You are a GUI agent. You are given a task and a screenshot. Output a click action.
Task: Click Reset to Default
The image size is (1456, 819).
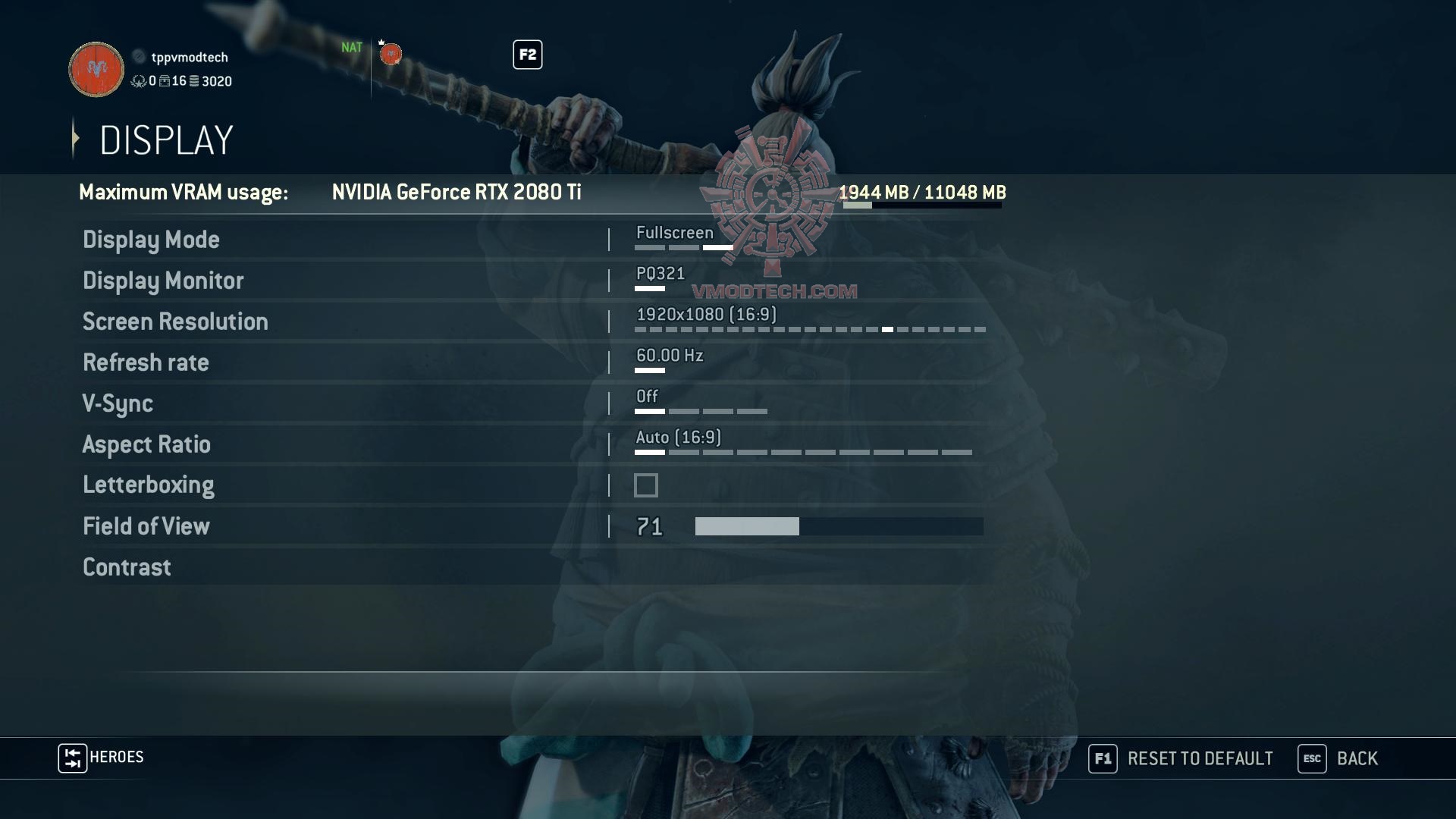pyautogui.click(x=1181, y=758)
